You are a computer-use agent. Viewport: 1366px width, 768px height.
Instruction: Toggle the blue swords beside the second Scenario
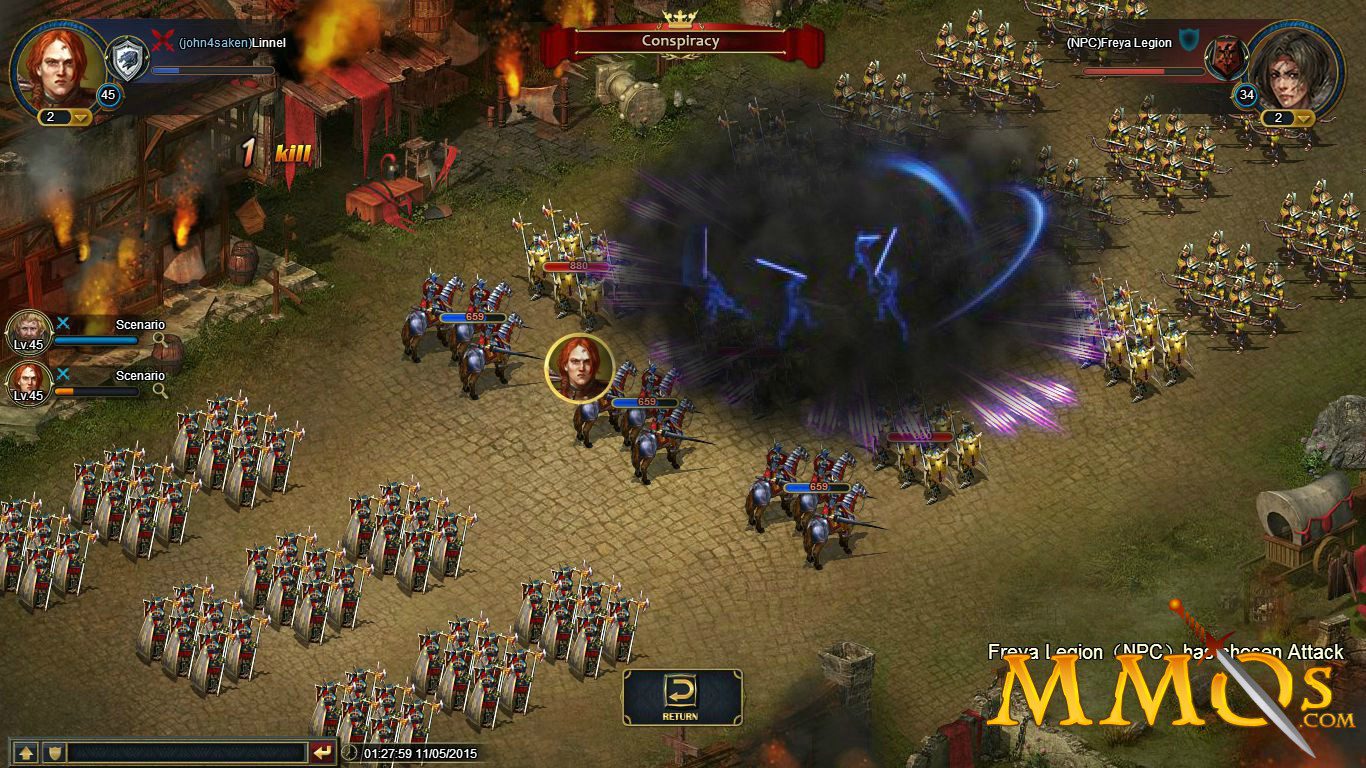64,372
